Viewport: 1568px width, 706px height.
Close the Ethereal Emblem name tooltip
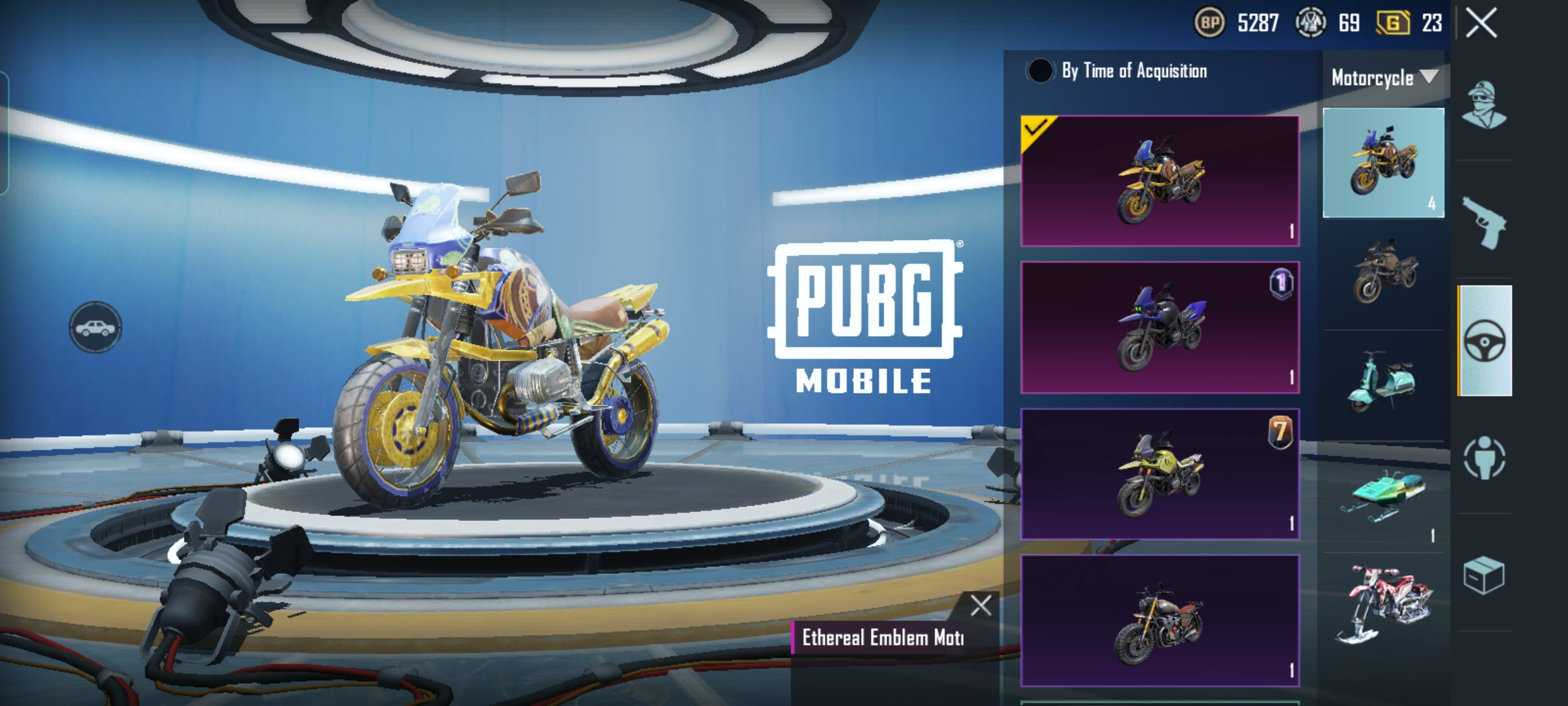[x=981, y=606]
